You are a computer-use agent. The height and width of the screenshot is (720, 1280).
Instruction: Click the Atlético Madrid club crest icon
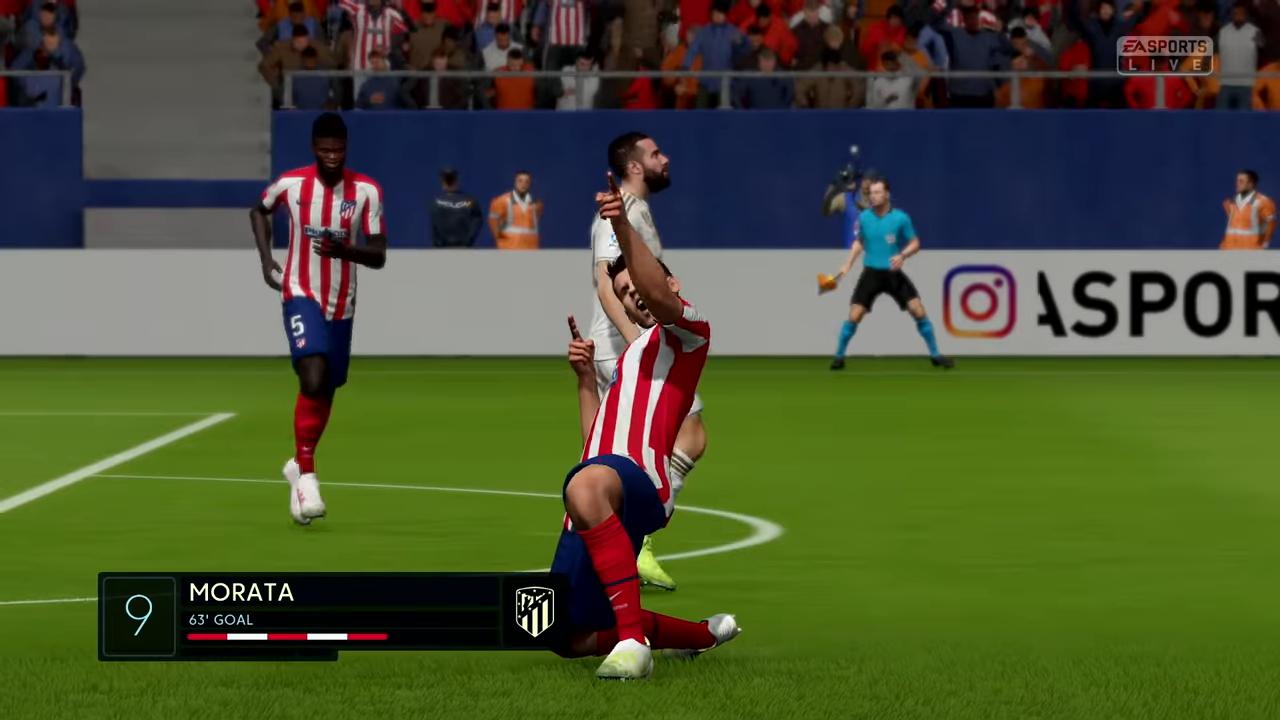(533, 610)
